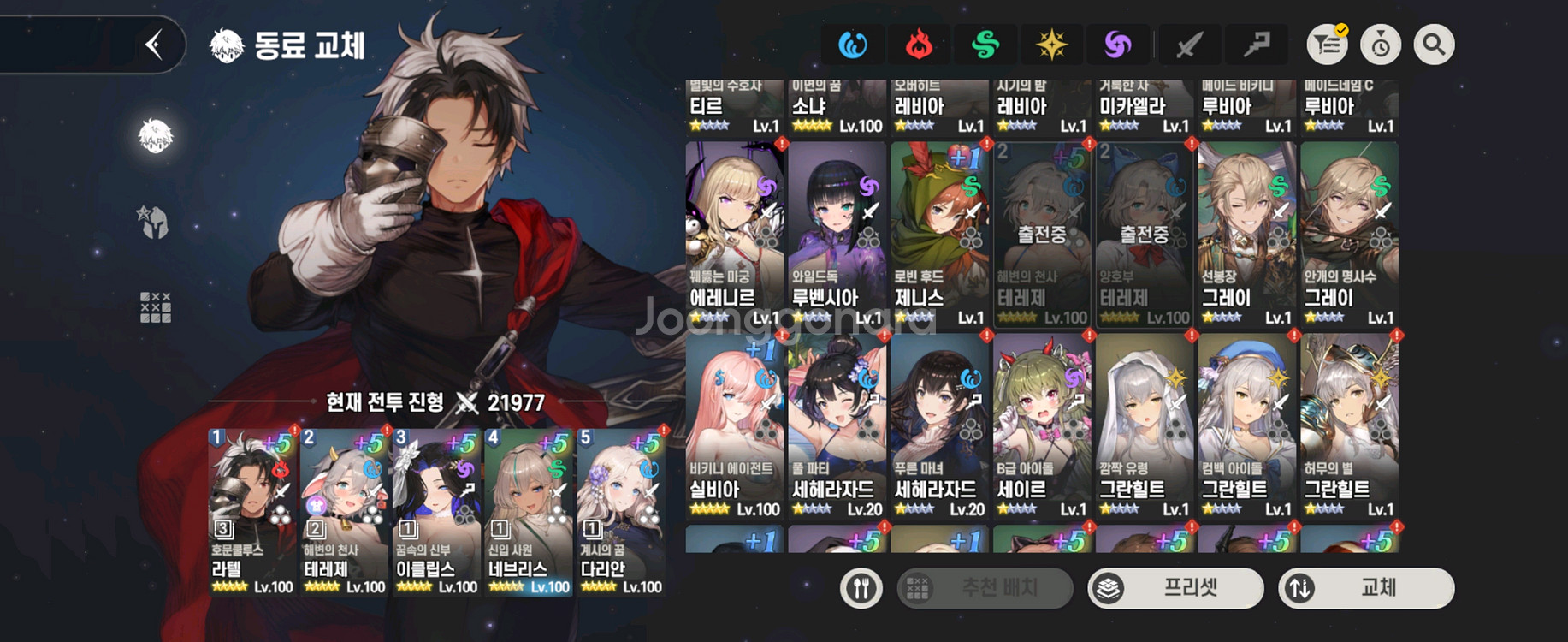Go back with the arrow button

click(154, 45)
